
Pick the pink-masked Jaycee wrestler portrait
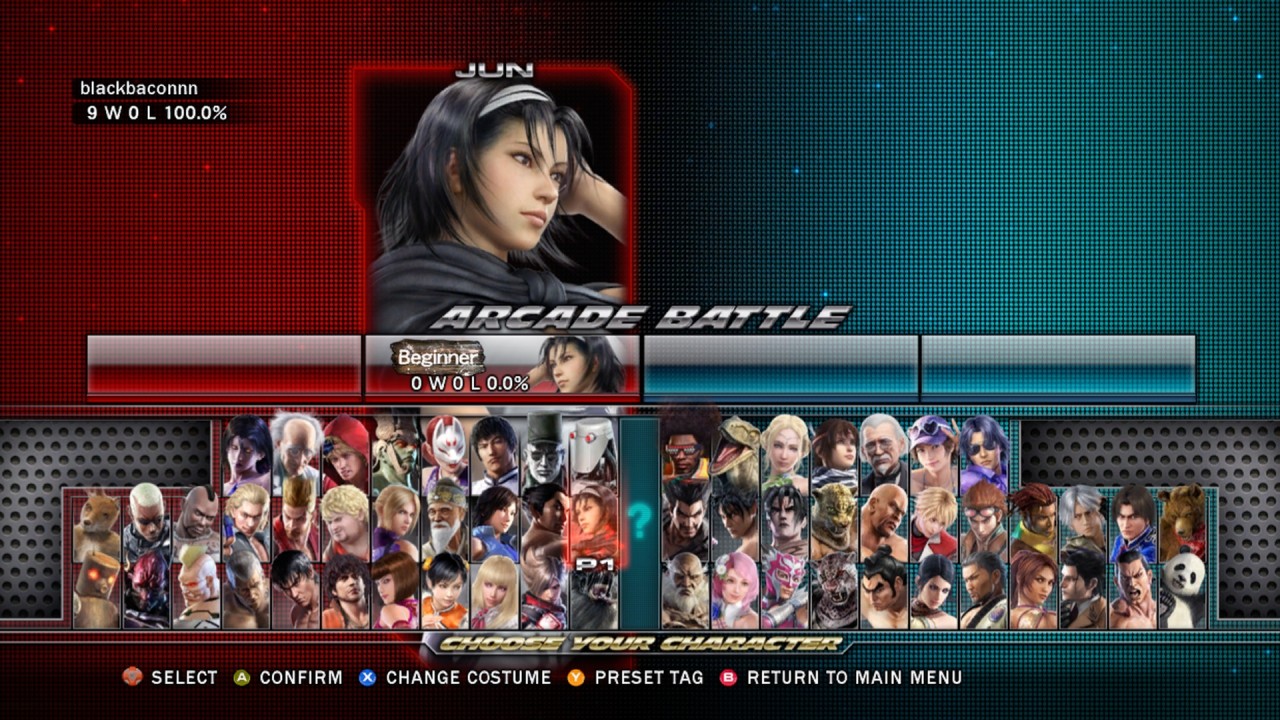click(785, 588)
